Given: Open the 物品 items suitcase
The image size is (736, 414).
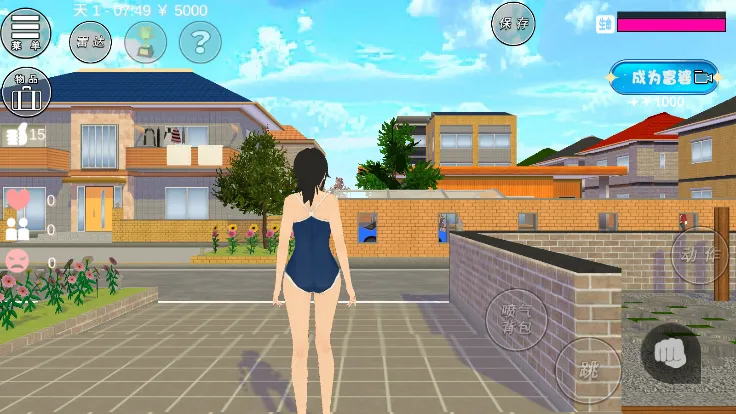Looking at the screenshot, I should [27, 92].
